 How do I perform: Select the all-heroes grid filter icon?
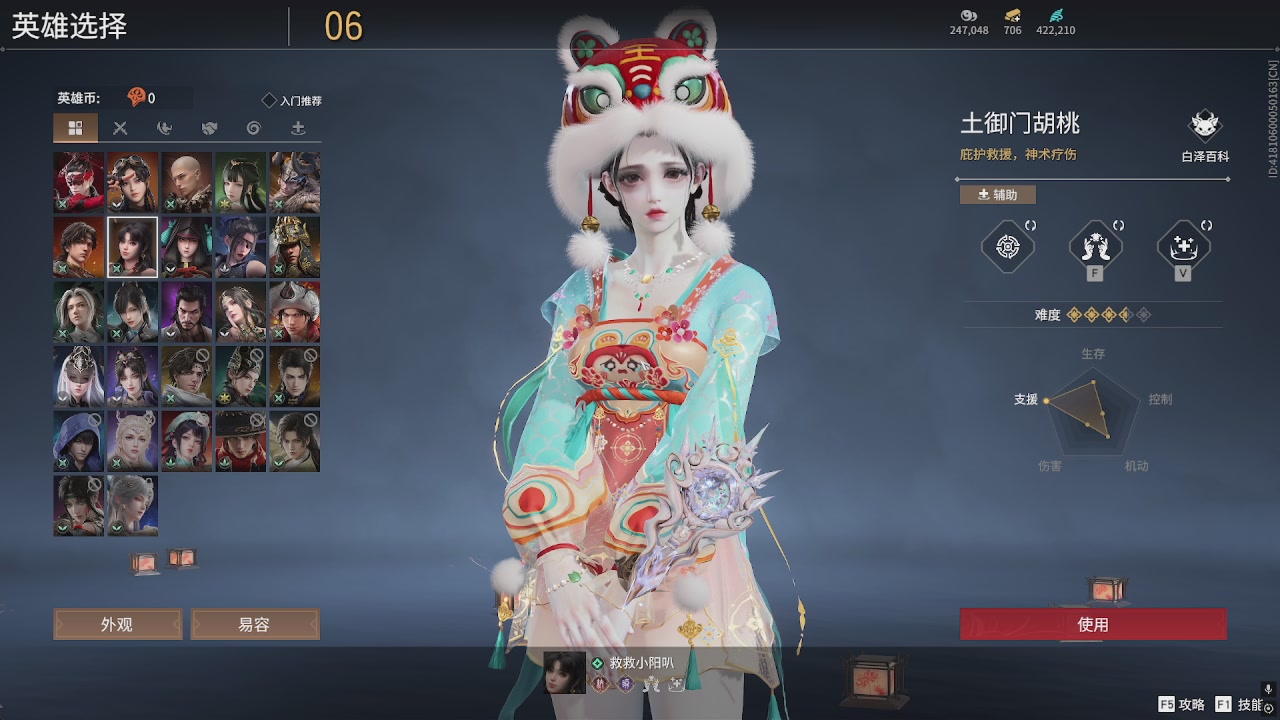[77, 128]
